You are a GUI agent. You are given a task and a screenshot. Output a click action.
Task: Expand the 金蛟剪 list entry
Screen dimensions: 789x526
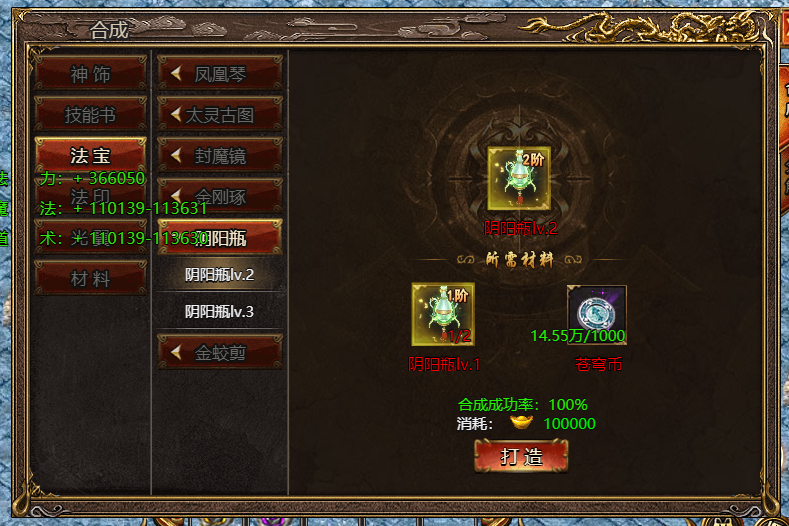click(220, 352)
